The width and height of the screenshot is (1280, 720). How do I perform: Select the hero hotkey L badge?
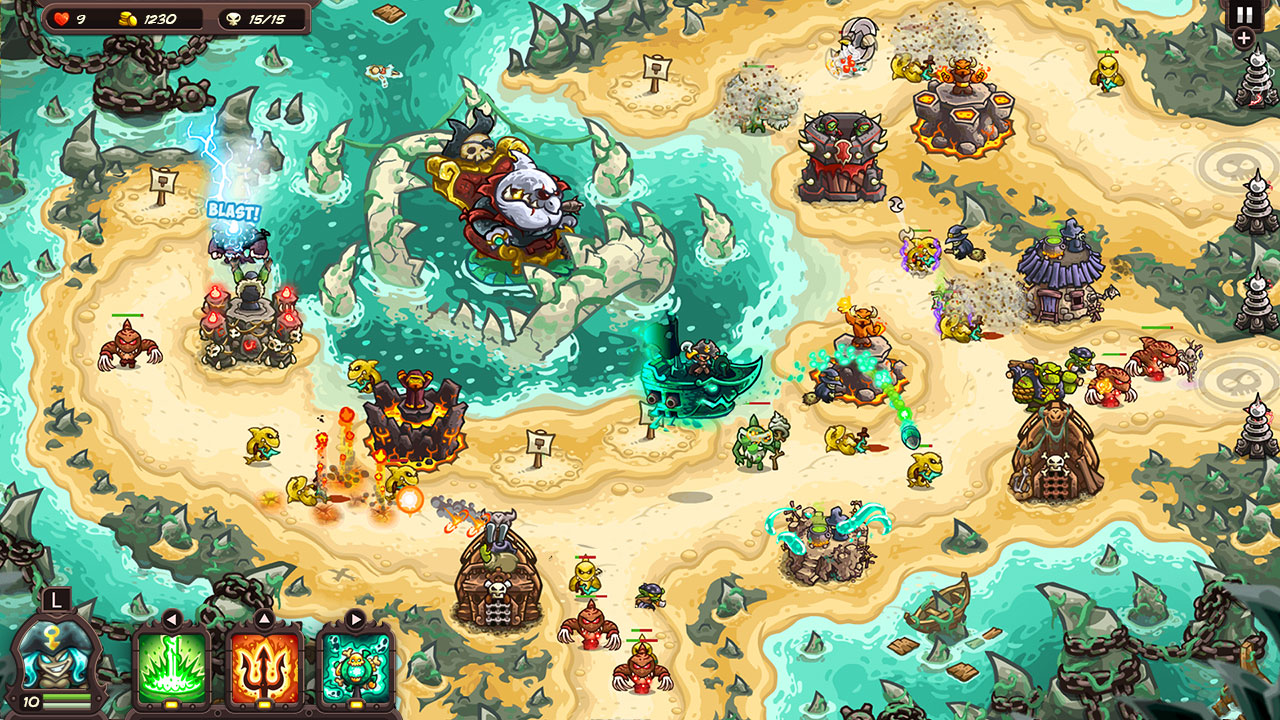coord(55,601)
